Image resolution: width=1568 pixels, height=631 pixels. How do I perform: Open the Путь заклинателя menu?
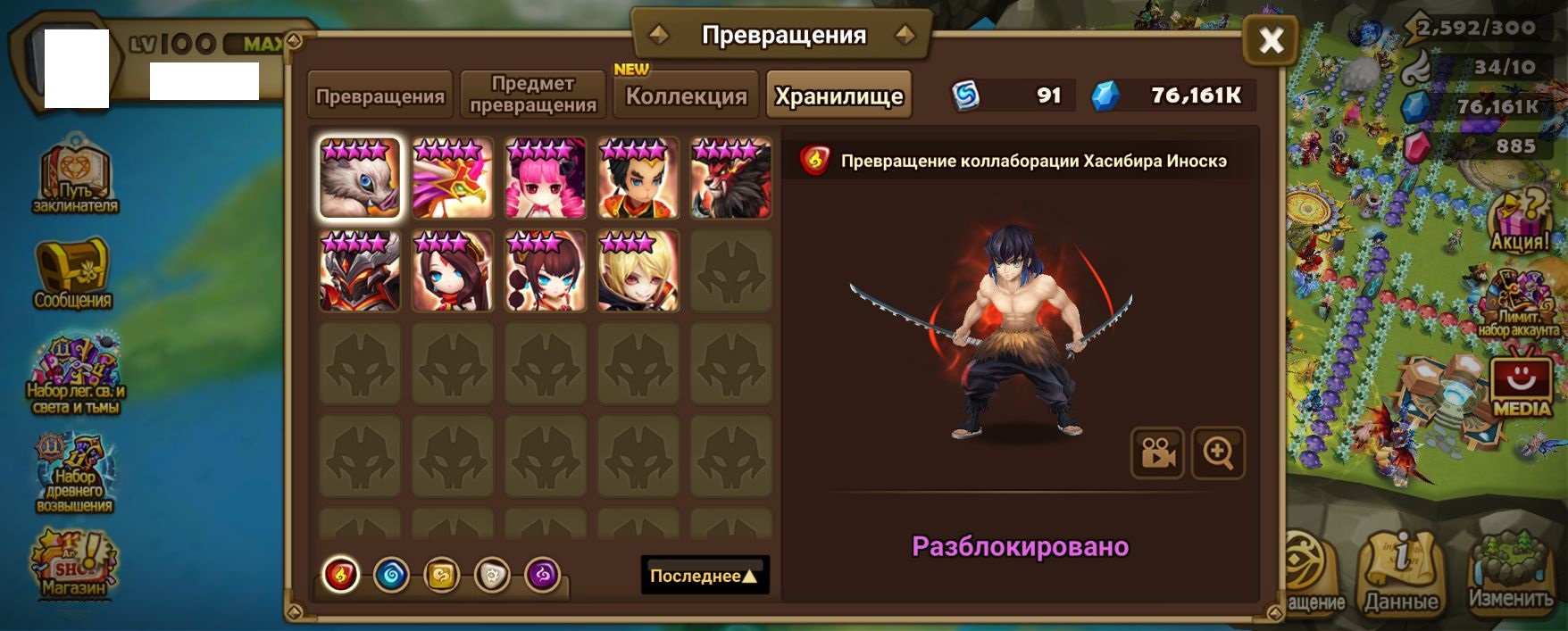[x=75, y=180]
